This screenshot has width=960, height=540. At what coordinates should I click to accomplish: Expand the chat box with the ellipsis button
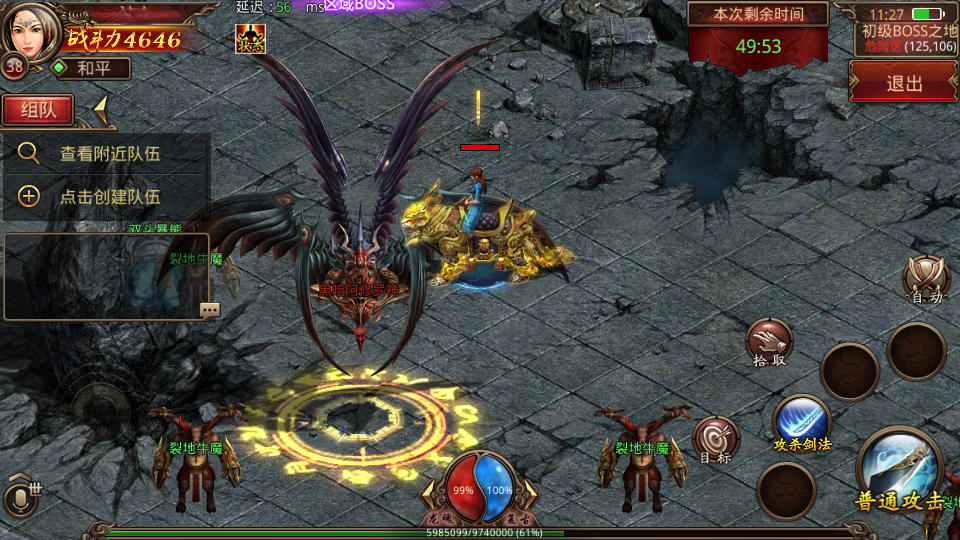point(210,310)
